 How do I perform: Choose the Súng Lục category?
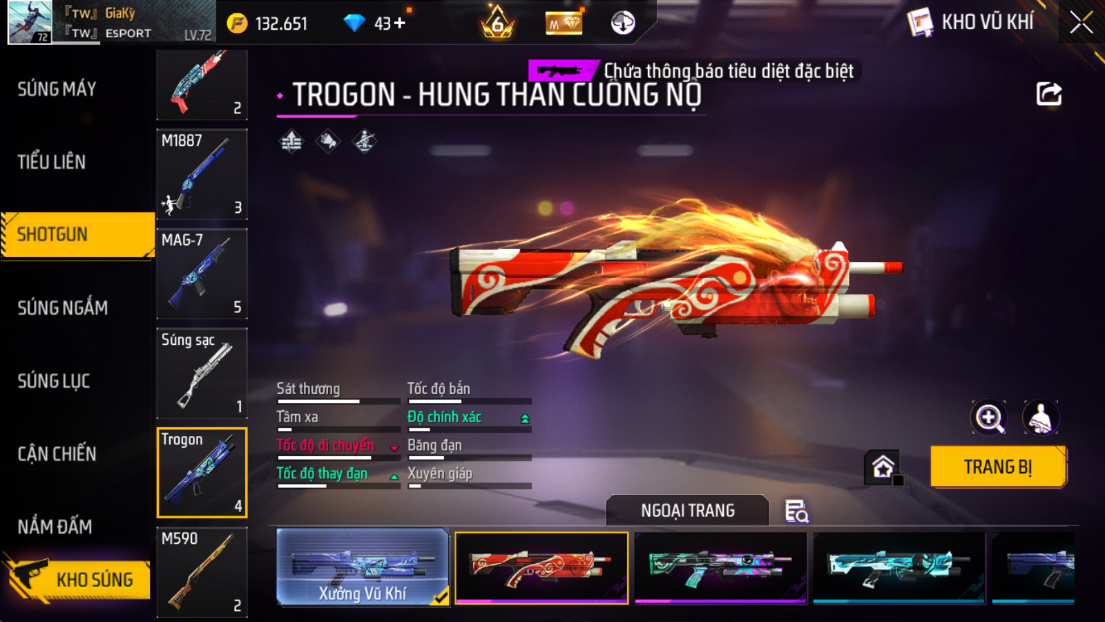[x=54, y=381]
